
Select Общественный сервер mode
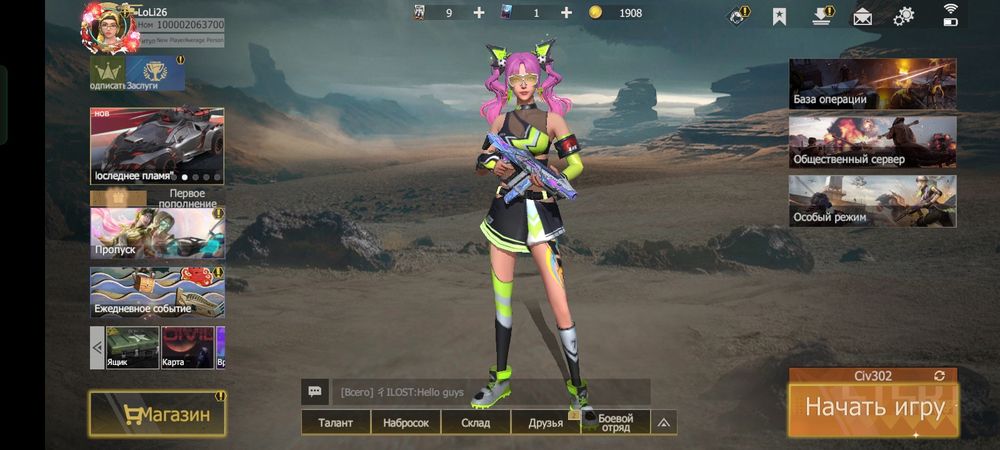[x=872, y=142]
